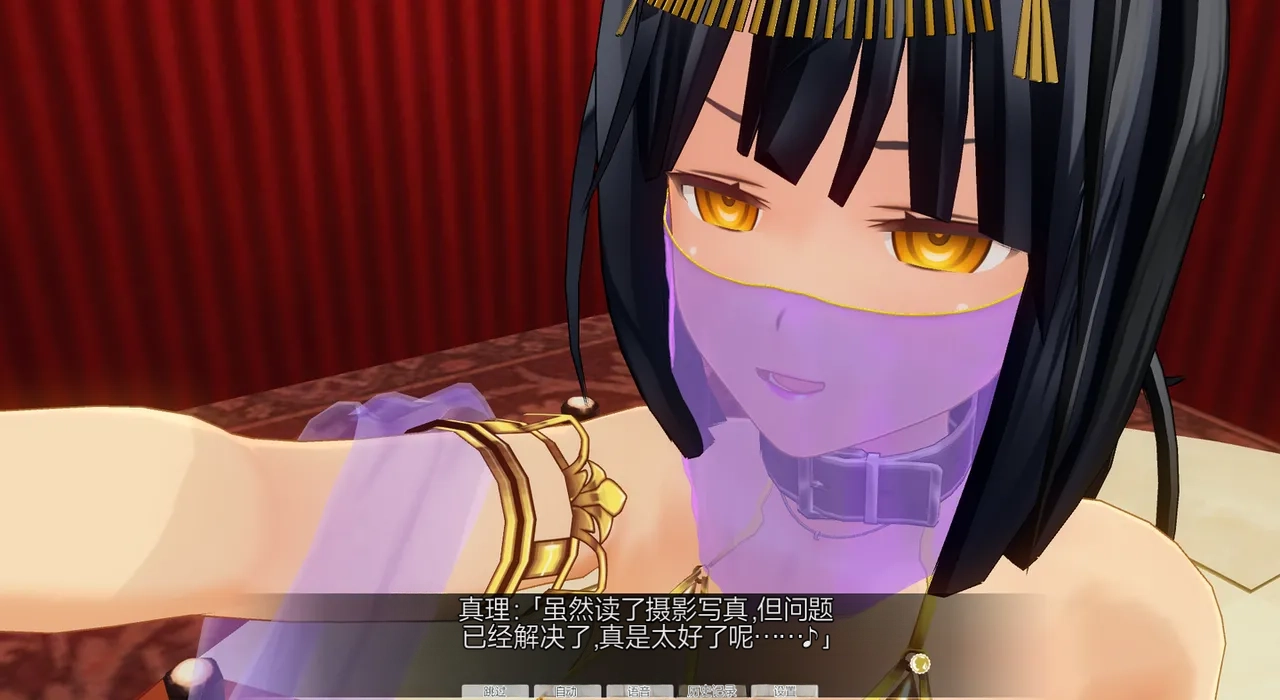Open the 历史记录 dialogue history log

pyautogui.click(x=712, y=691)
